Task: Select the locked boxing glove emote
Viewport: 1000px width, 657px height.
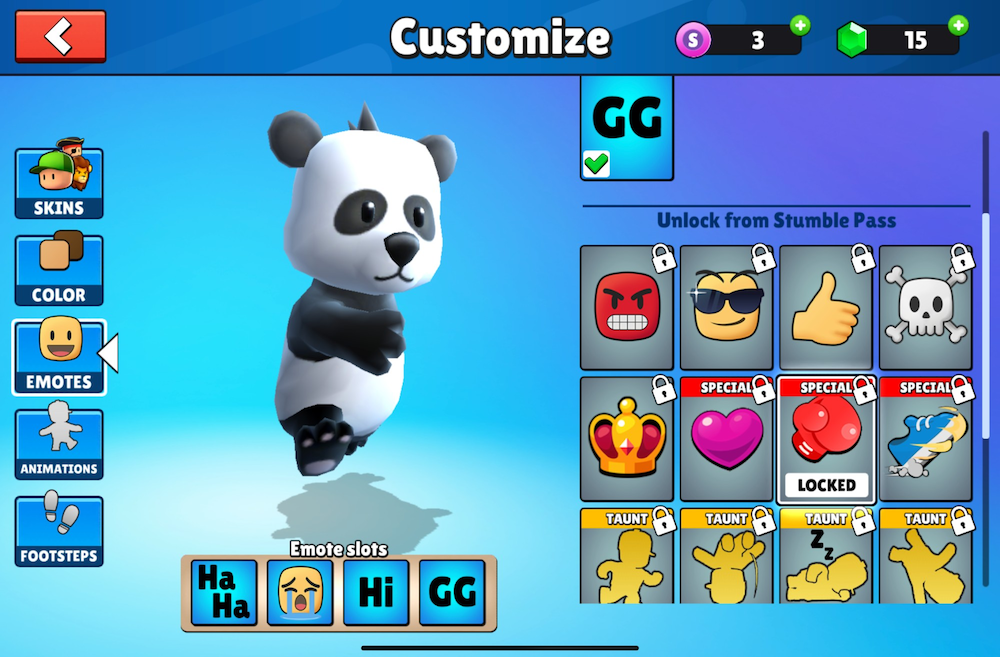Action: [826, 440]
